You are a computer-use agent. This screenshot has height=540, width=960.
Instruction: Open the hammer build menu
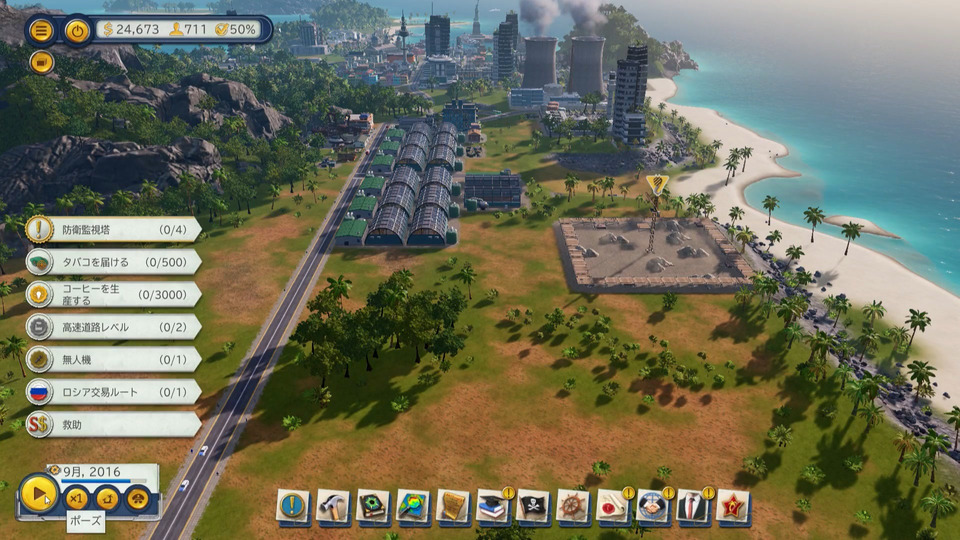click(x=333, y=506)
